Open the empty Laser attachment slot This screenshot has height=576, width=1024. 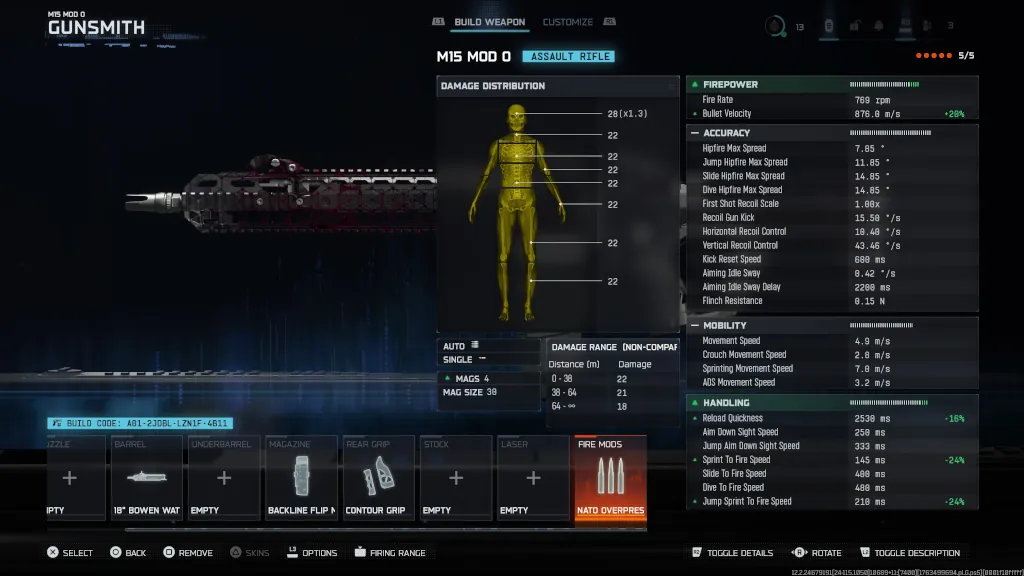[x=532, y=478]
